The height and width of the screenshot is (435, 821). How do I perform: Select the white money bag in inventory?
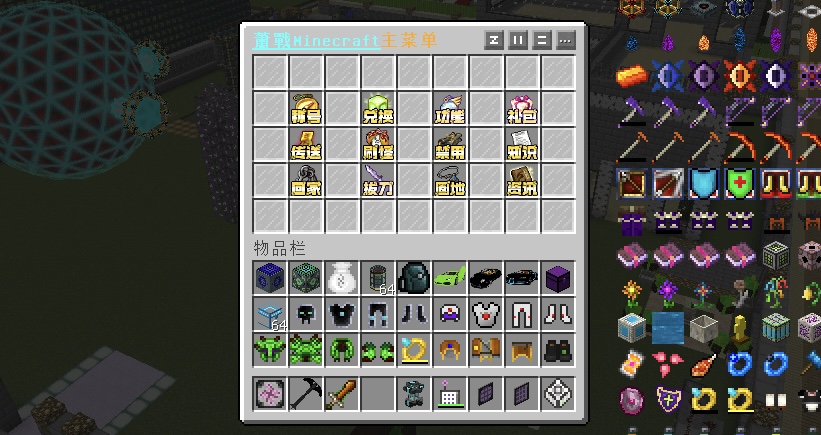click(341, 277)
